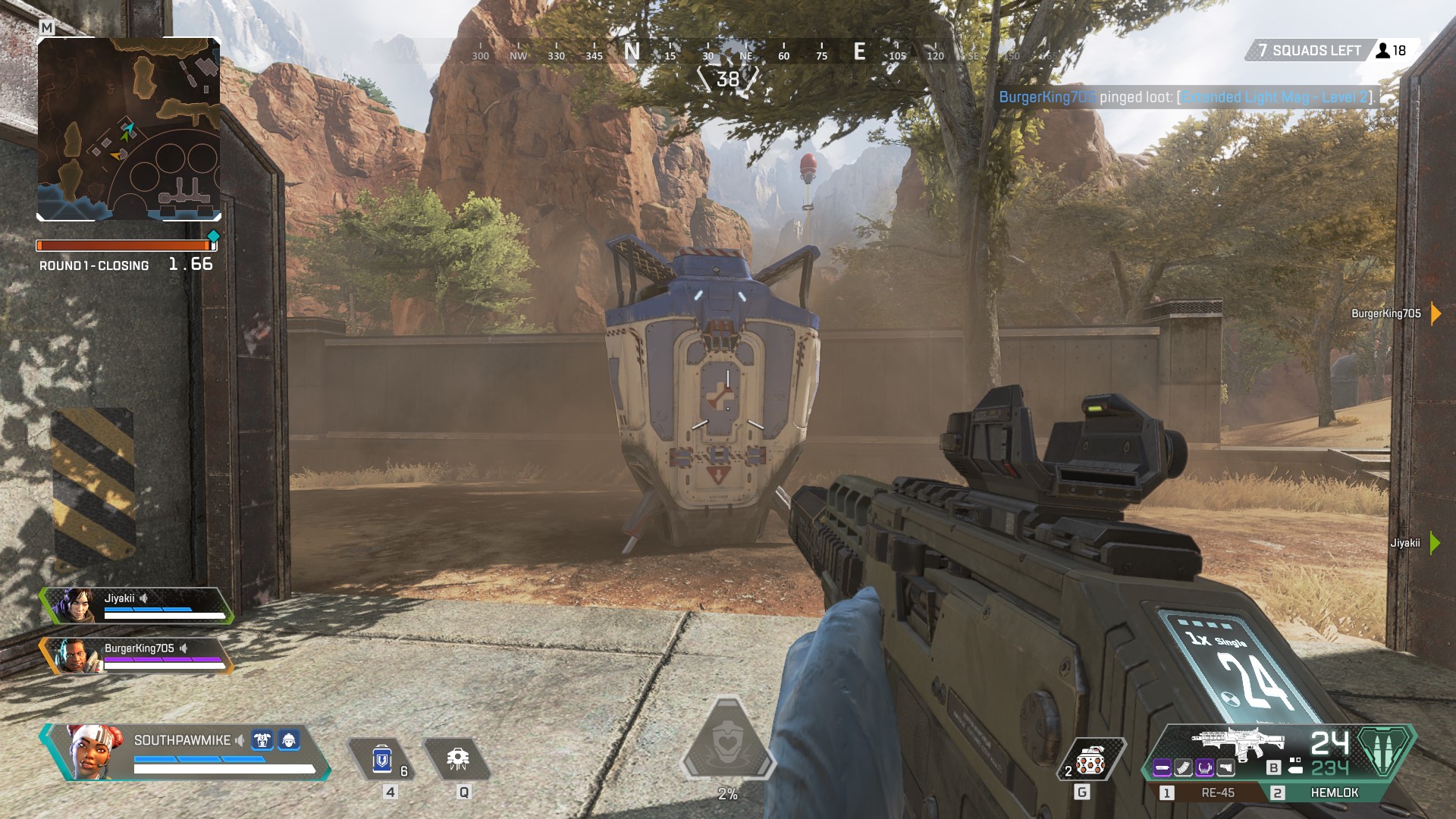This screenshot has width=1456, height=819.
Task: Click the barrel stabilizer attachment icon
Action: (1163, 767)
